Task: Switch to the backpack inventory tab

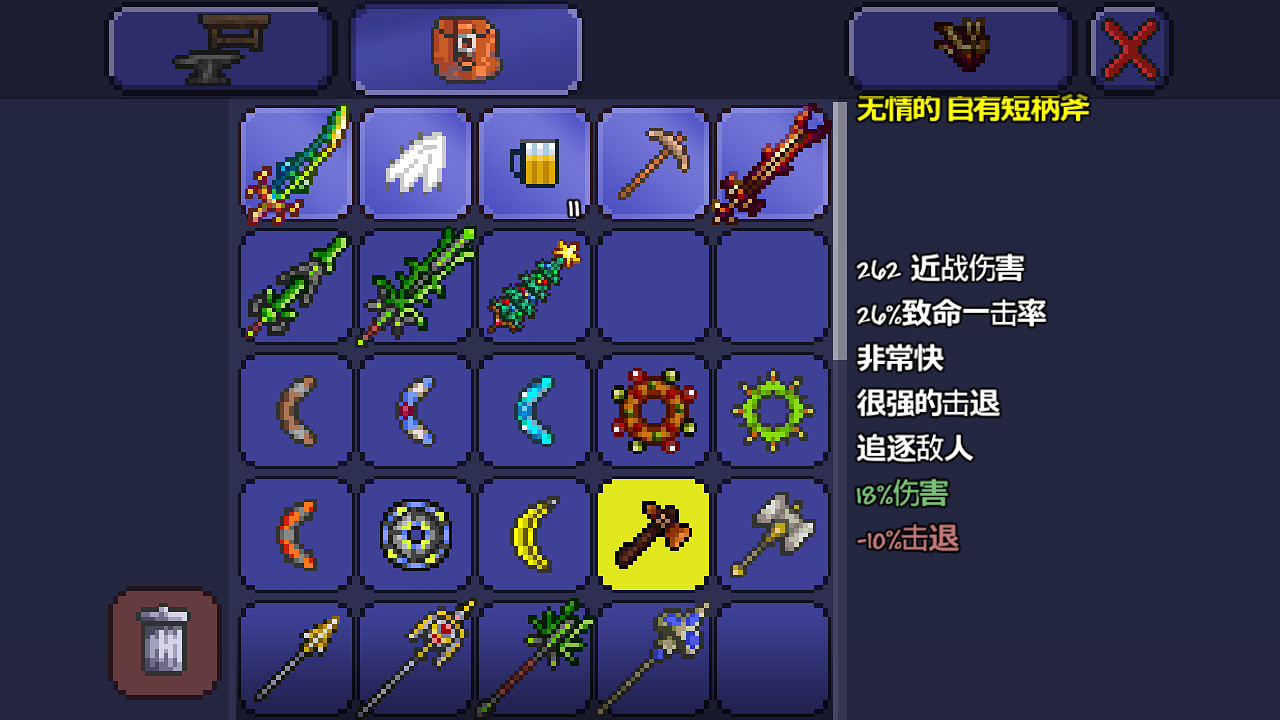Action: tap(465, 47)
